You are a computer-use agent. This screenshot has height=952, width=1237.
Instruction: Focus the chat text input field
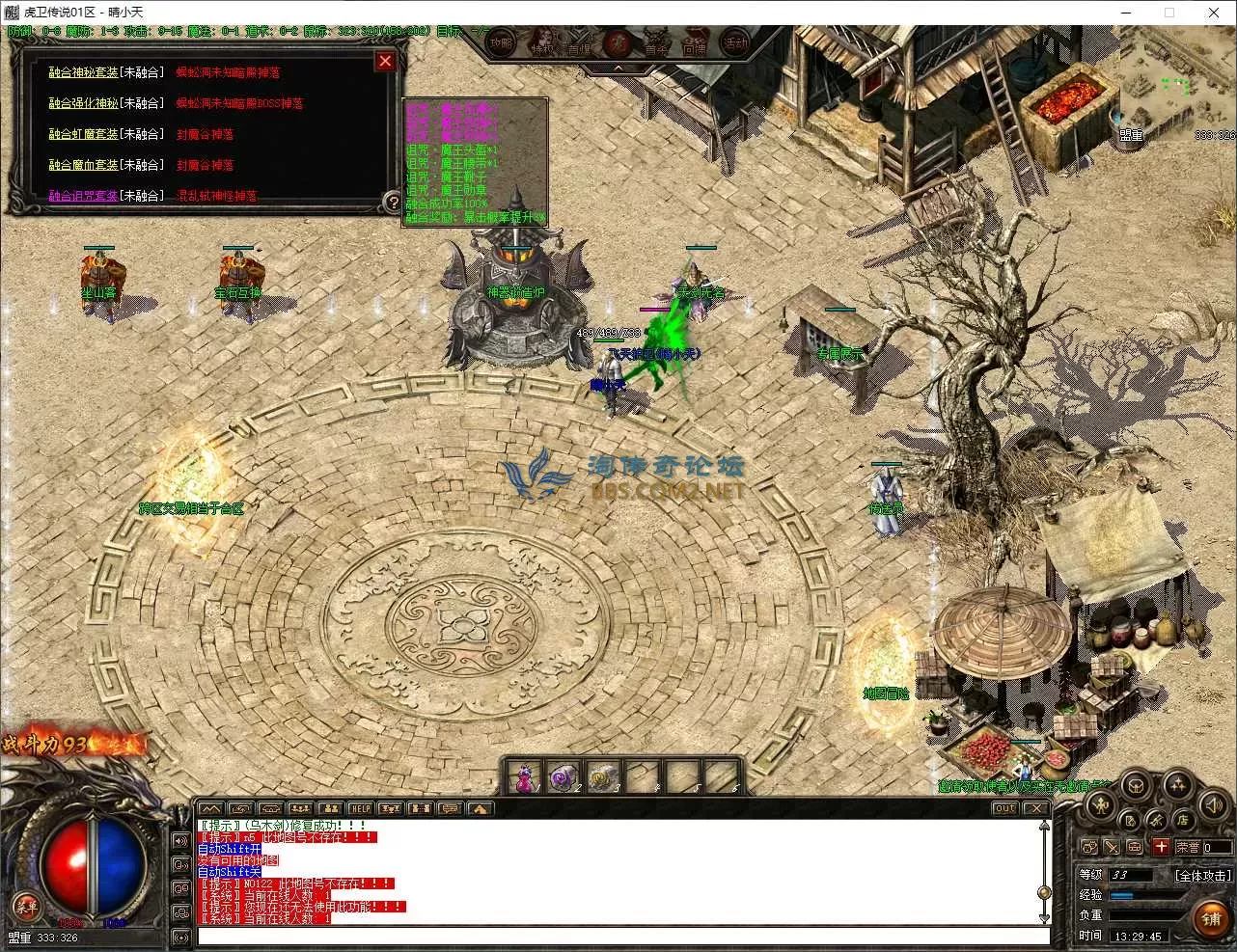622,936
